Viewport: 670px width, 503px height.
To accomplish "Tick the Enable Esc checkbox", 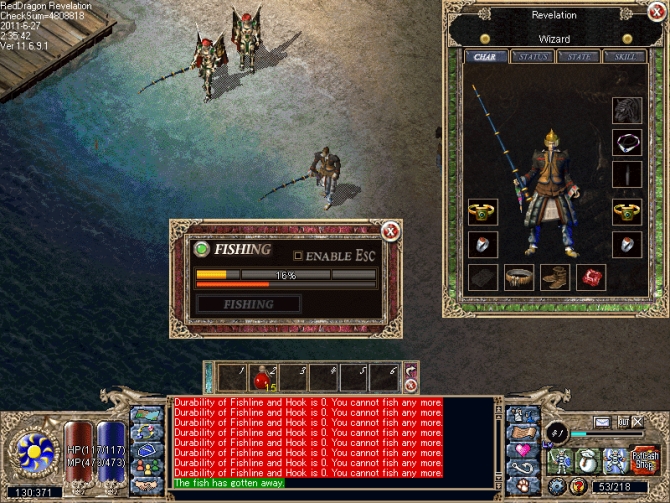I will [x=297, y=255].
